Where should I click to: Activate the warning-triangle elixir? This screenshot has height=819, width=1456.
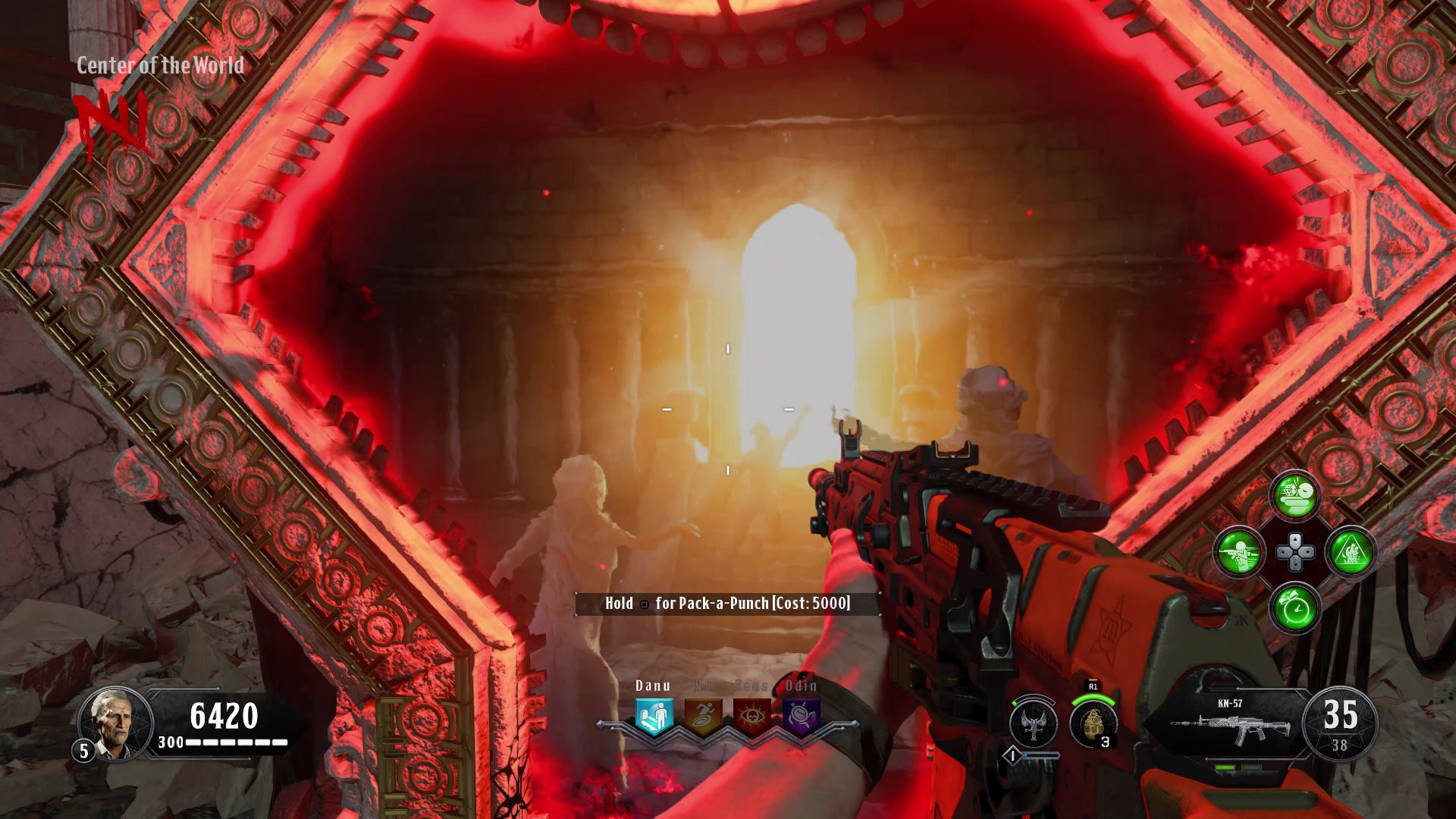1351,551
